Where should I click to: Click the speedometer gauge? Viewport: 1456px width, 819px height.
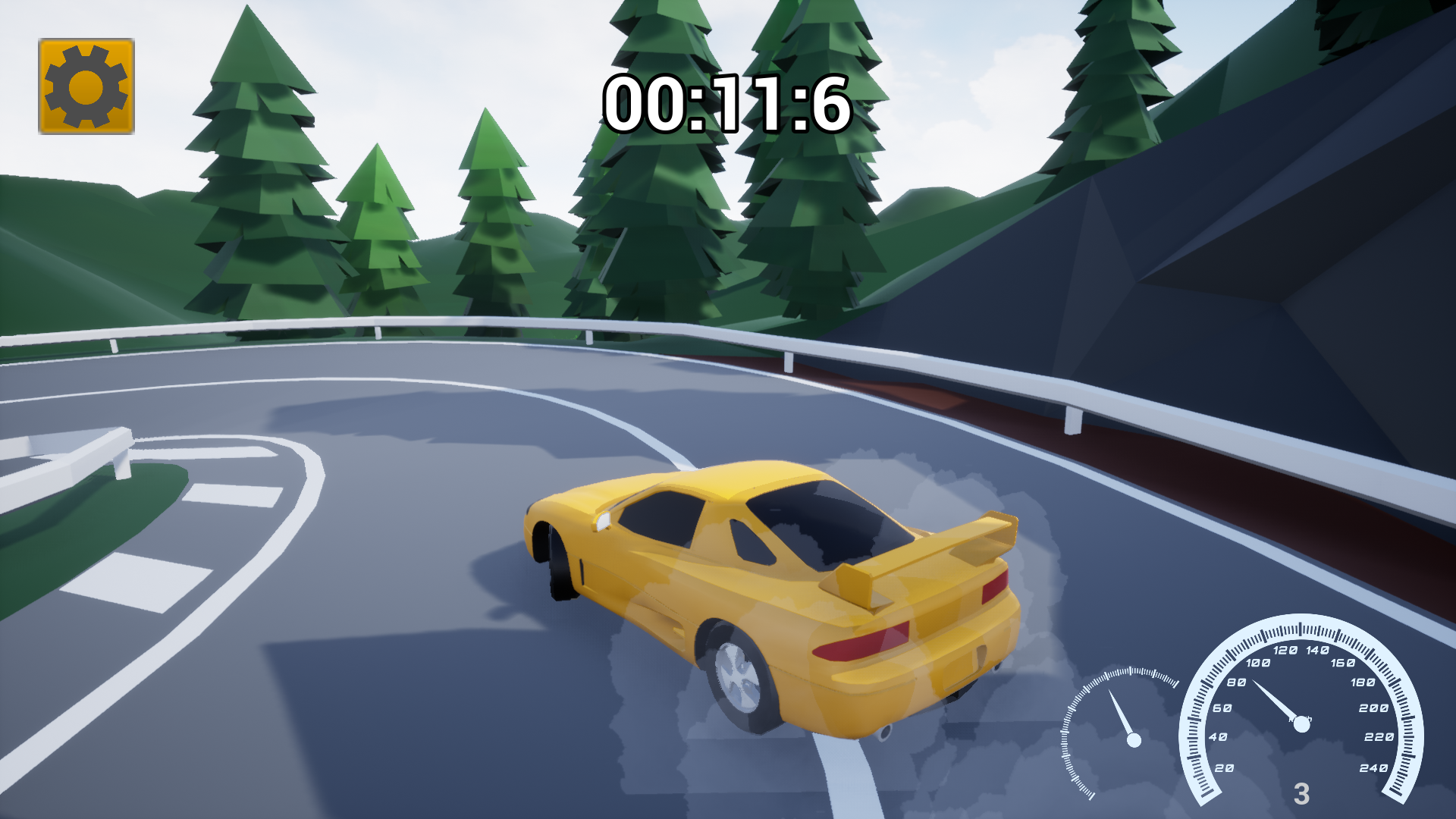point(1301,720)
